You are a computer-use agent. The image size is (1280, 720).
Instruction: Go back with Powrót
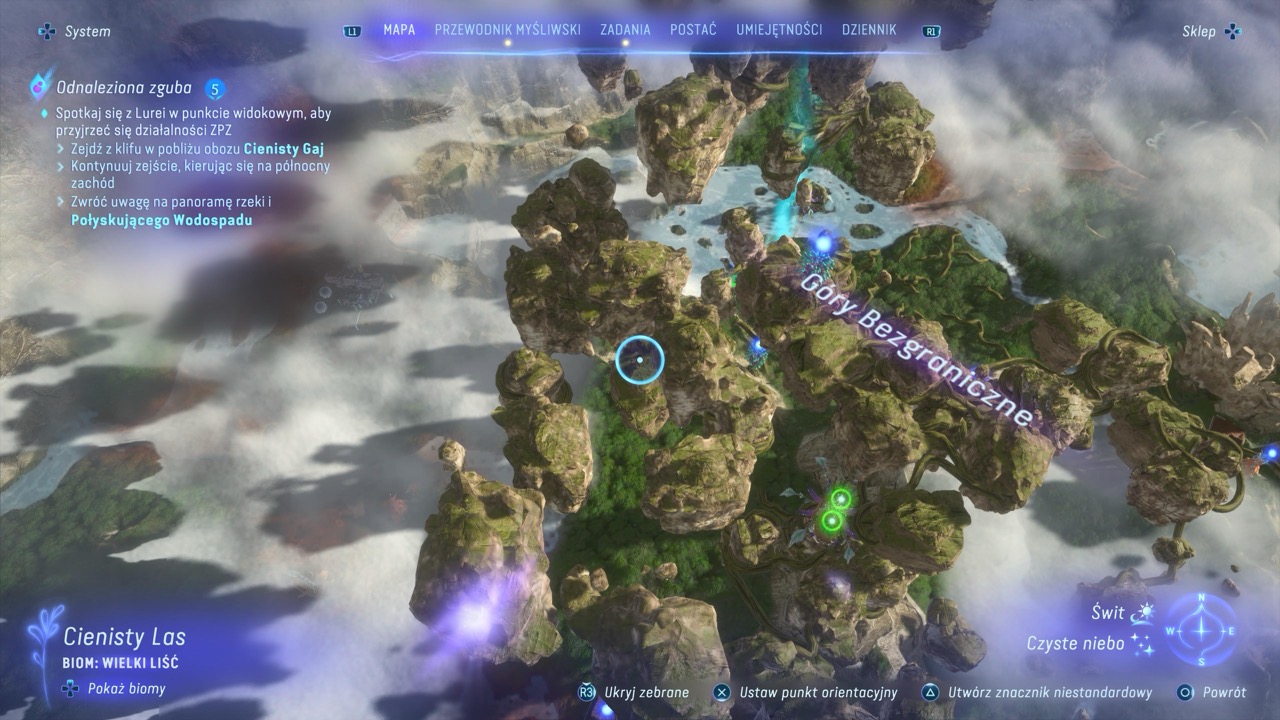1223,692
